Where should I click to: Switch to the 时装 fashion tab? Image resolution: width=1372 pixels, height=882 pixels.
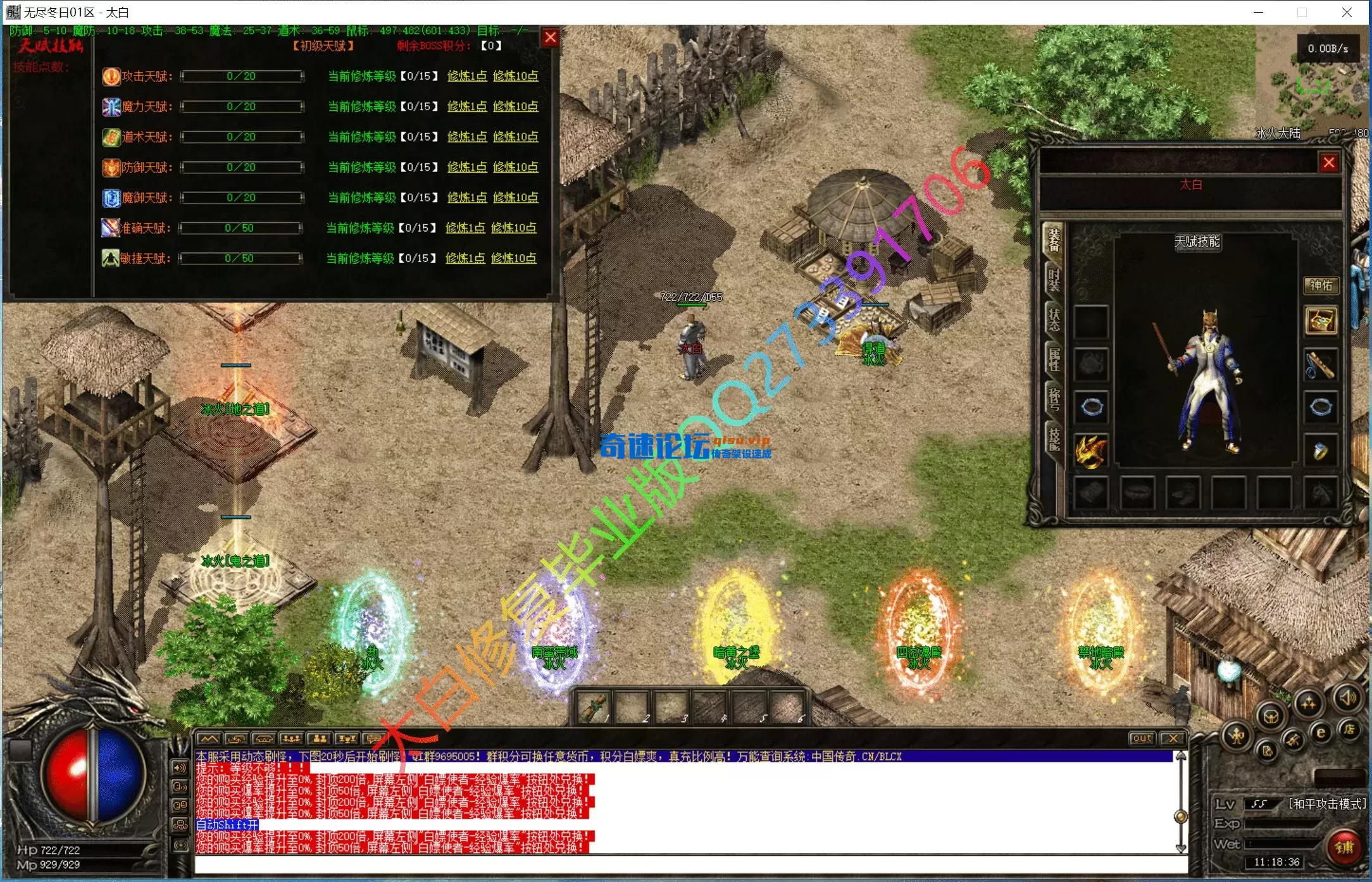(x=1054, y=279)
